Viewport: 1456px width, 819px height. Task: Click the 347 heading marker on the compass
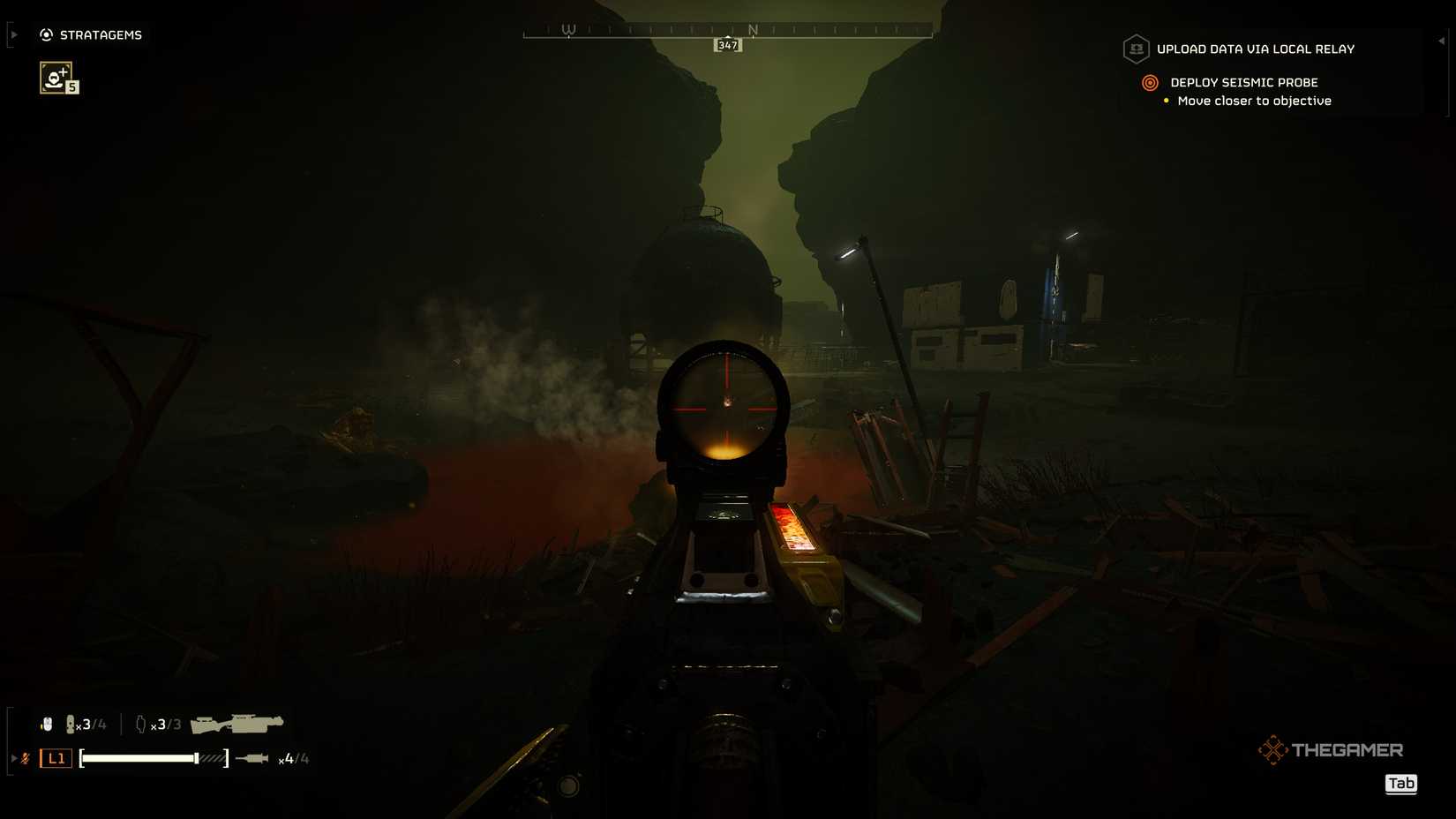[726, 45]
